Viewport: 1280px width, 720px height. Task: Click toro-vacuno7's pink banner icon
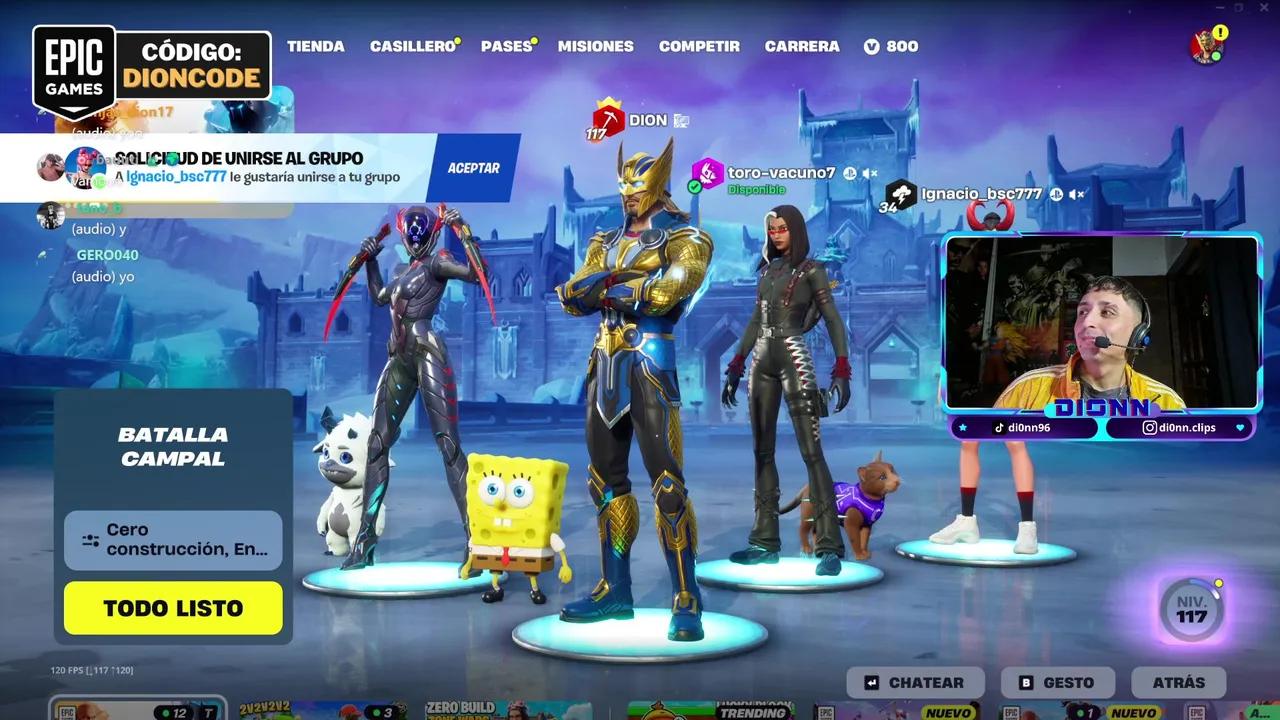coord(708,173)
